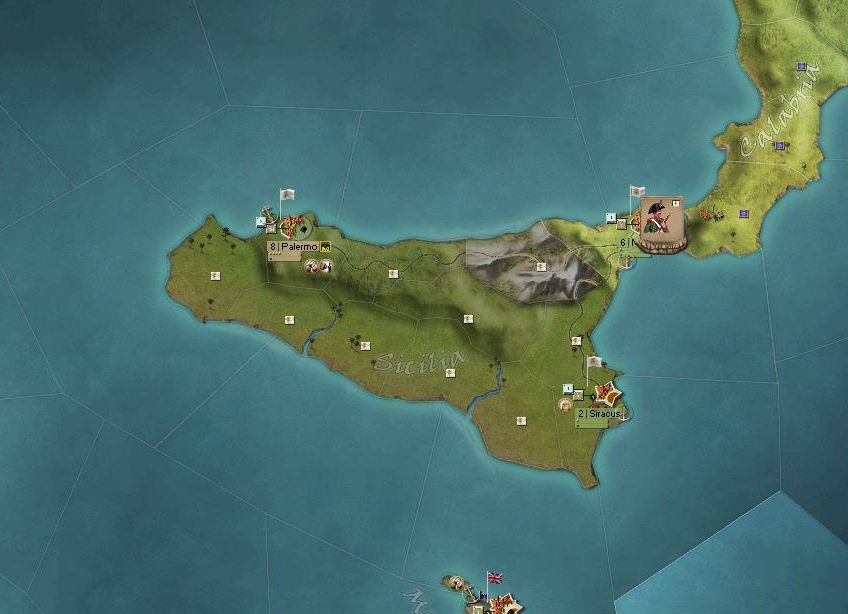Click the Palermo walled city icon
This screenshot has height=614, width=848.
click(295, 226)
